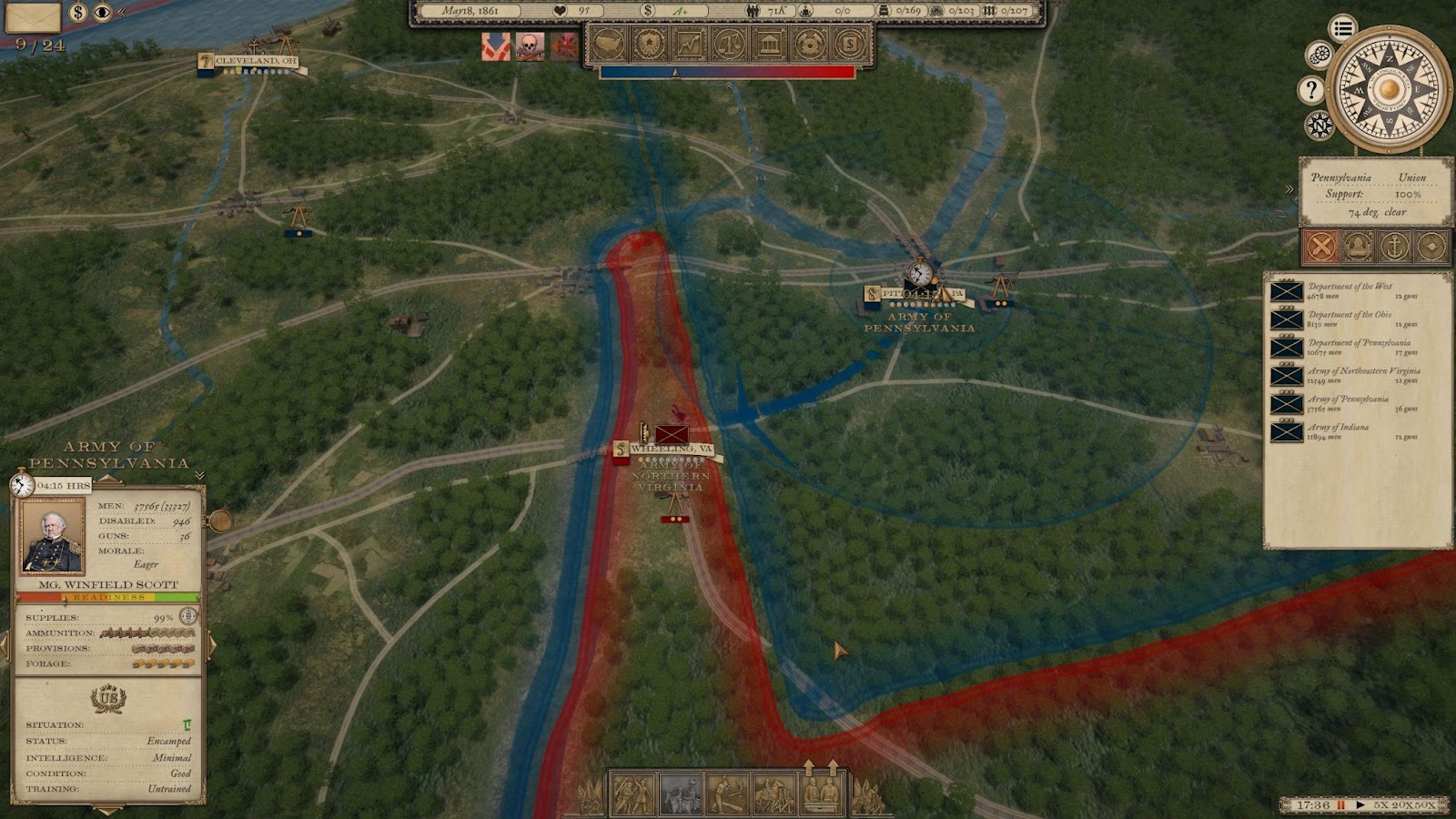Open the United States map panel

point(609,43)
